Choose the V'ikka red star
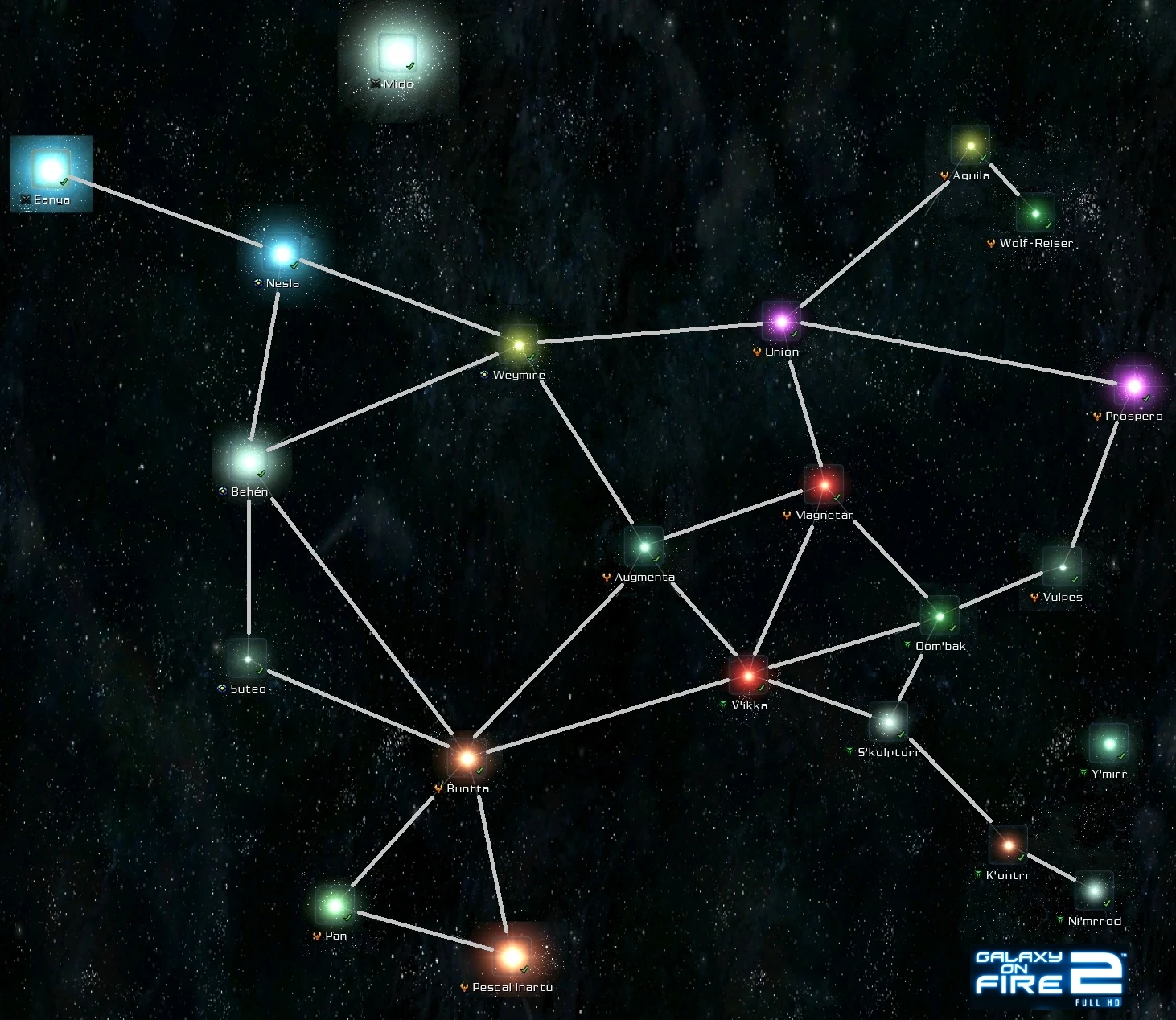This screenshot has width=1176, height=1020. coord(748,676)
